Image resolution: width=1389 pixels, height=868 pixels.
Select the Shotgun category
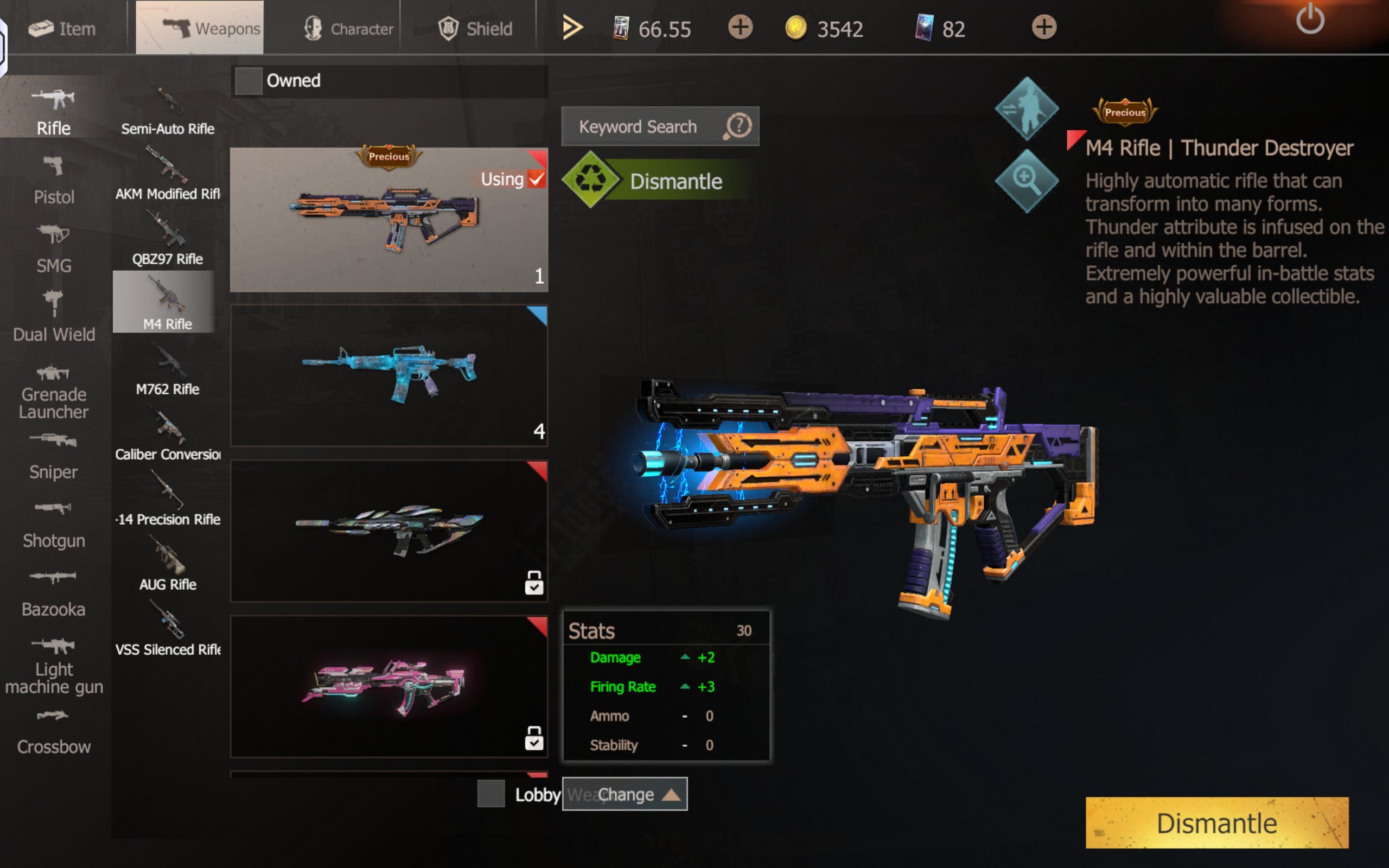53,525
